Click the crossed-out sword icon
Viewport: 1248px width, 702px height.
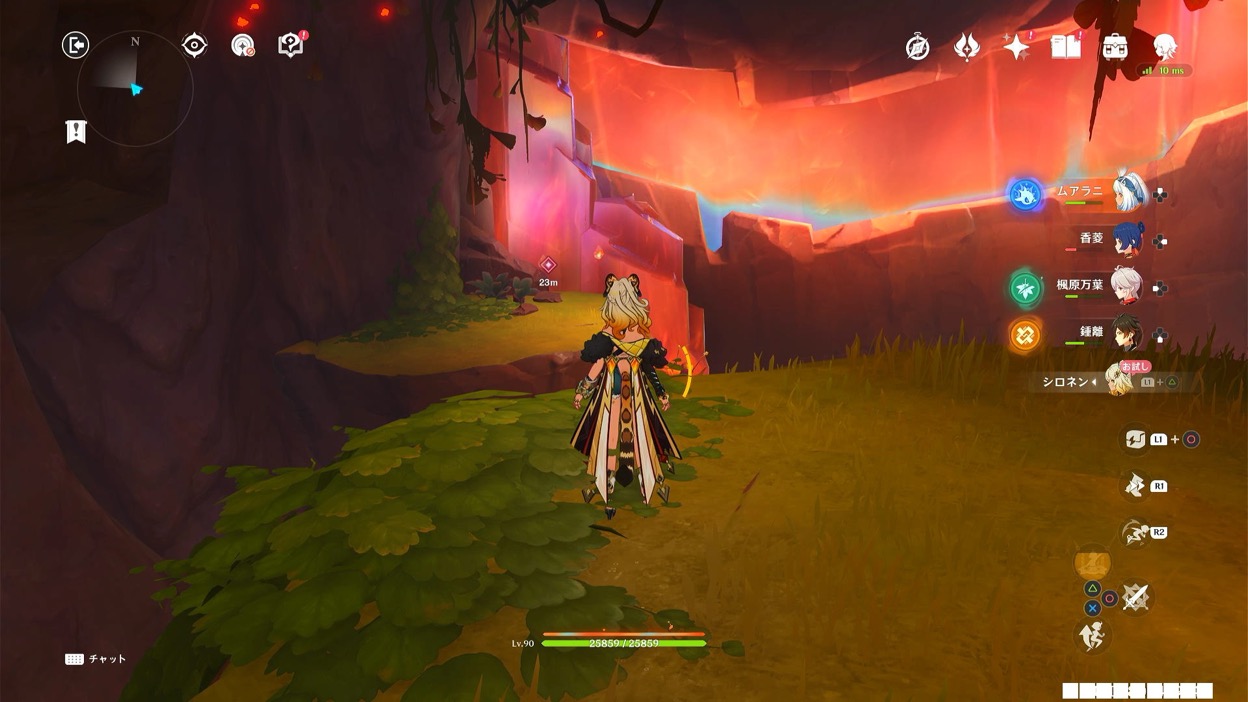point(1135,598)
